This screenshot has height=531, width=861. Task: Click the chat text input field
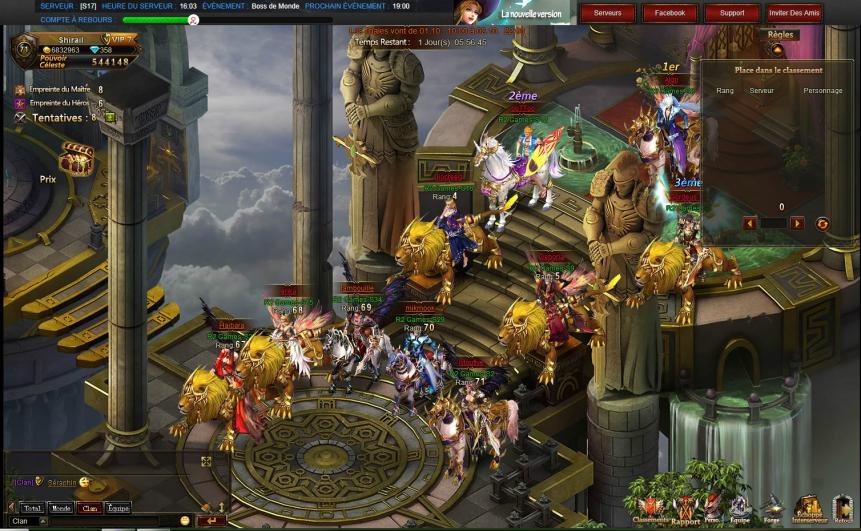(x=110, y=521)
